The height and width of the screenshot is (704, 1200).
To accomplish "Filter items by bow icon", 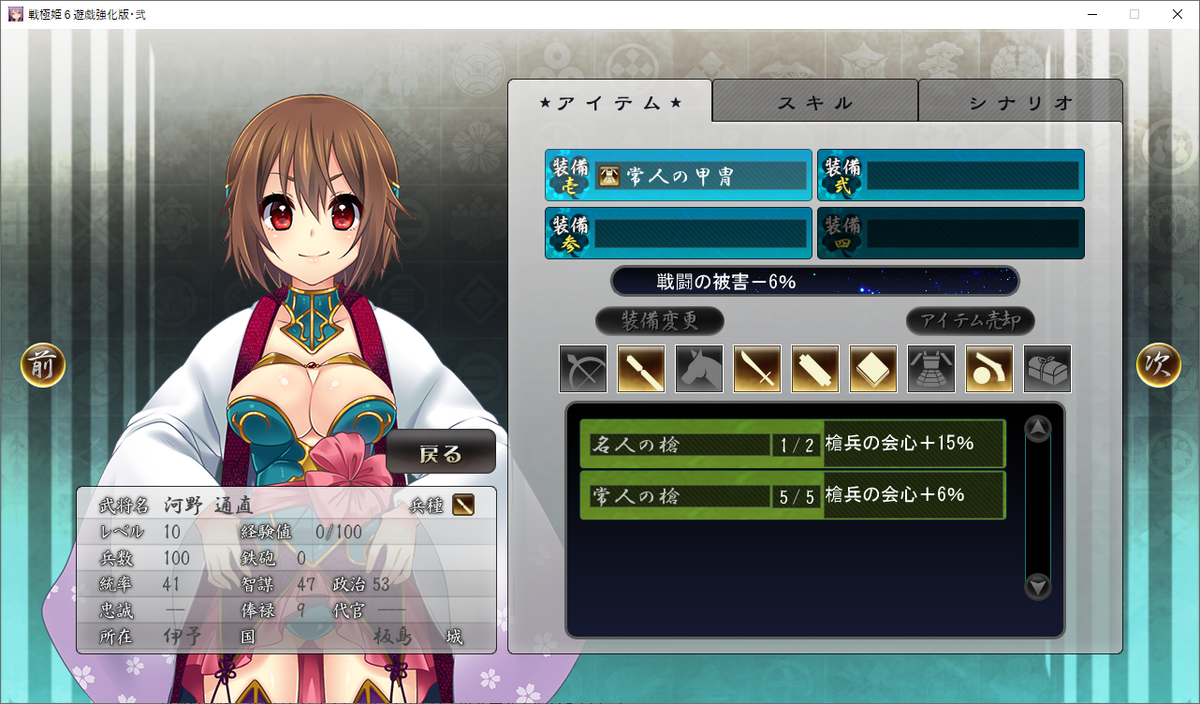I will 583,369.
